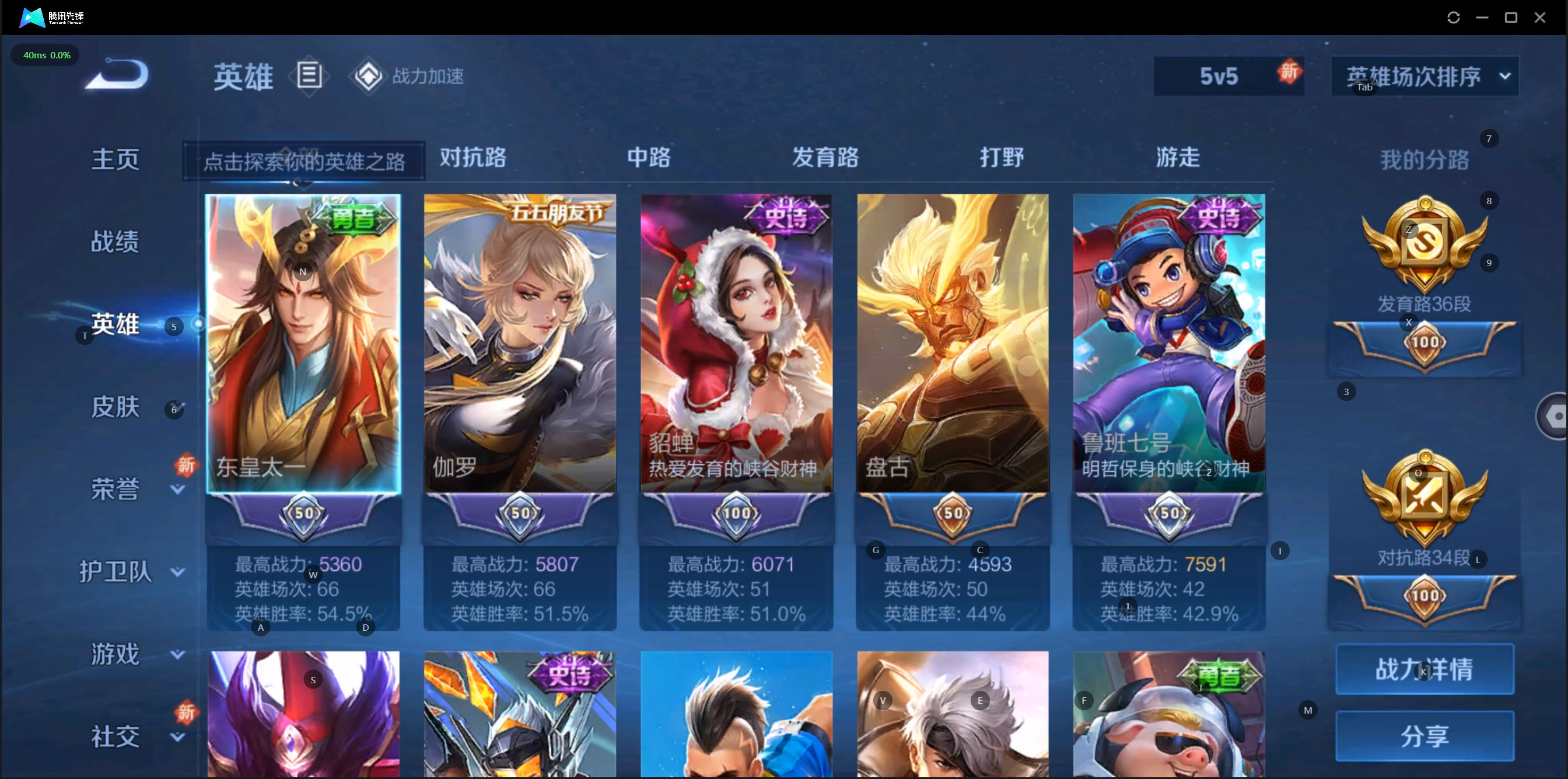Pick the 鲁班七号 hero card
The width and height of the screenshot is (1568, 779).
point(1168,343)
